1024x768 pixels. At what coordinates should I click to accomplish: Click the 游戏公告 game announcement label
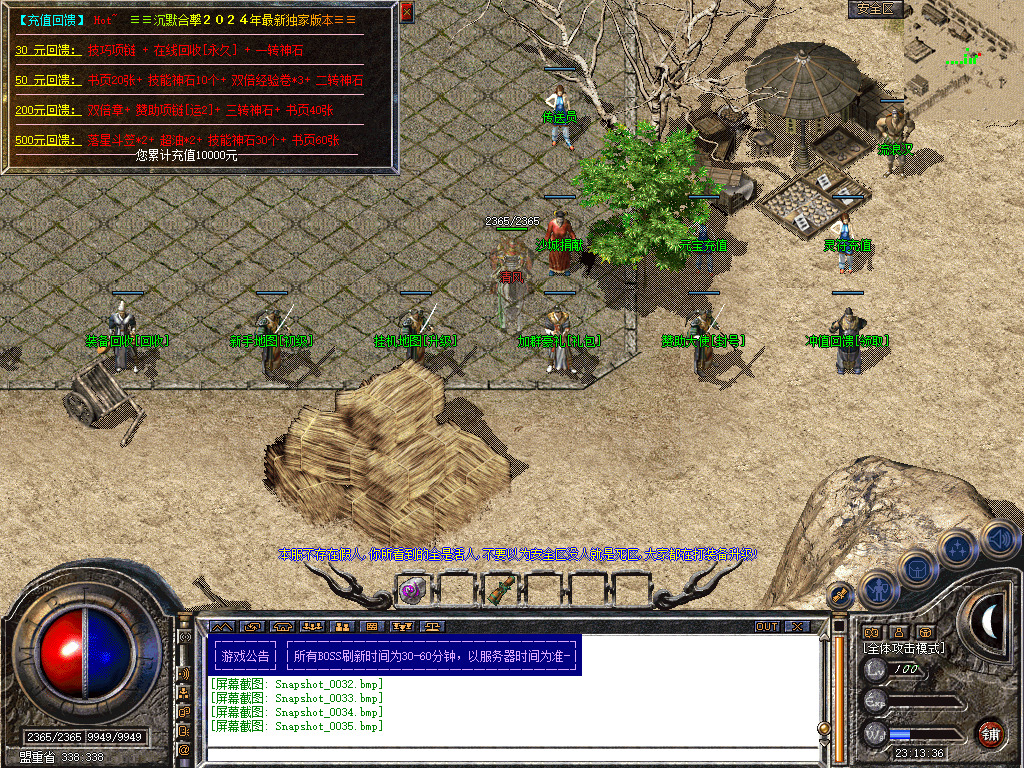click(245, 657)
